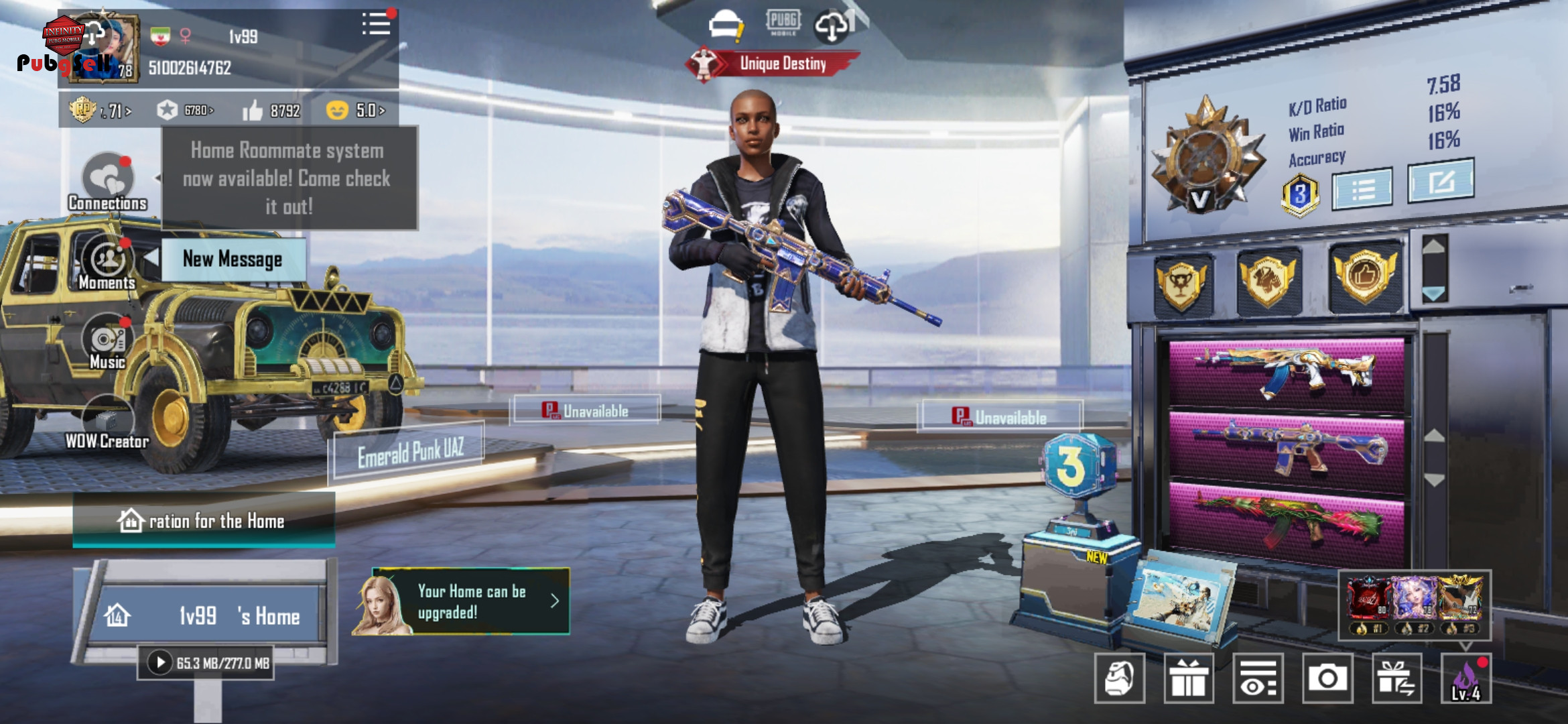Screen dimensions: 1568x724
Task: Play the 65.3 MB/277.0 MB download
Action: 160,663
